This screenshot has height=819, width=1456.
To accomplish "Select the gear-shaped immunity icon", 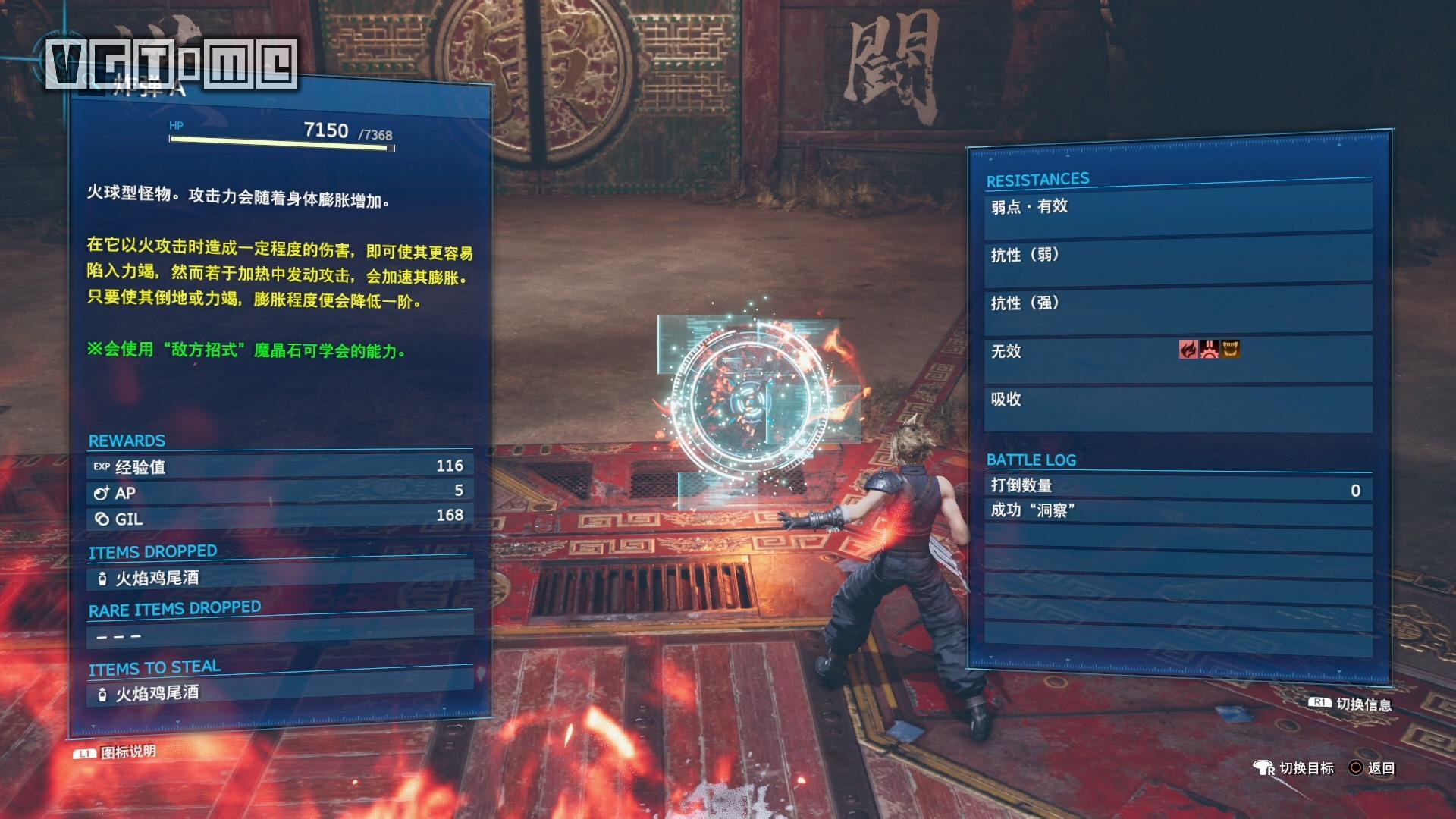I will pos(1210,349).
